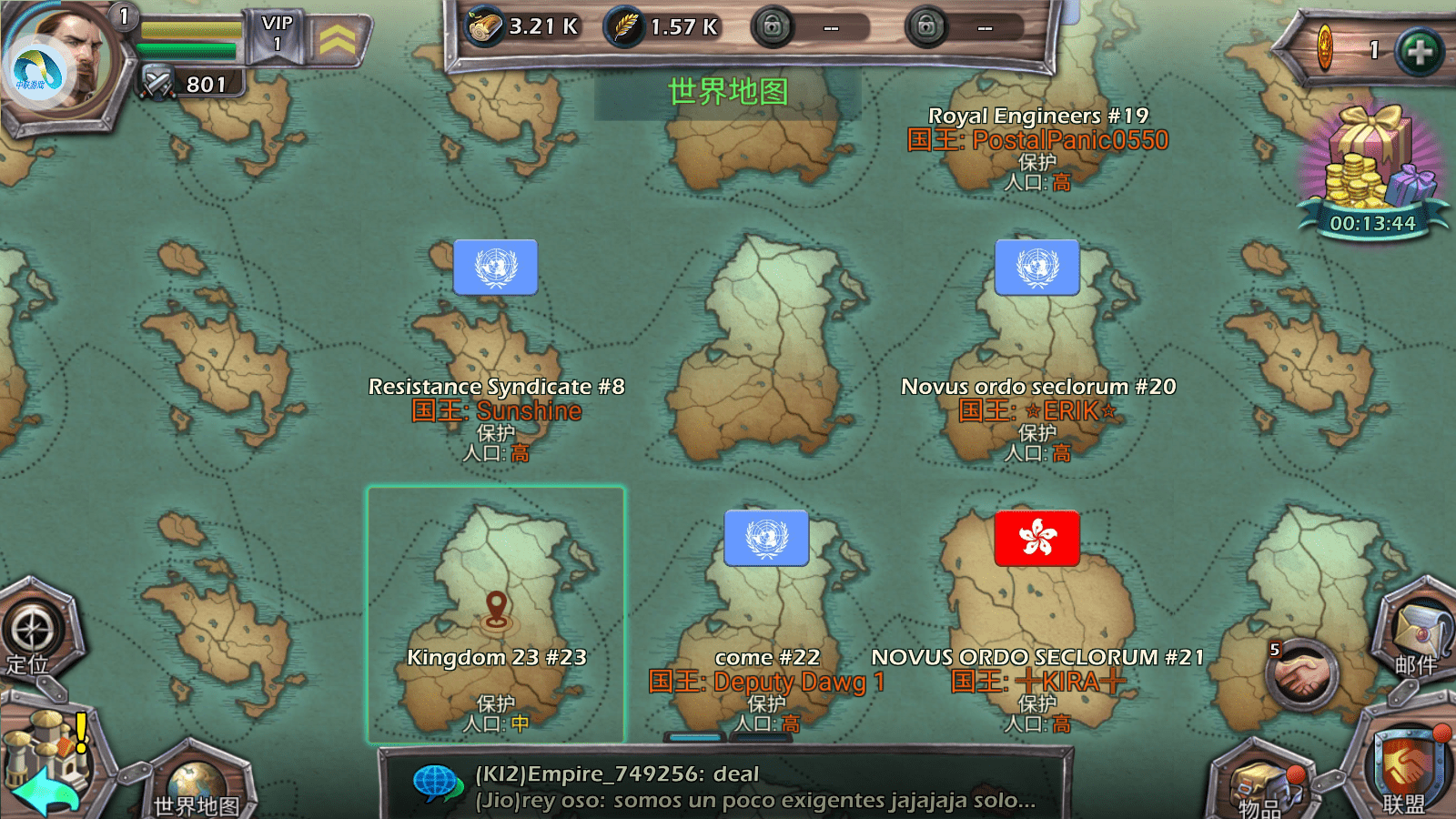Open the VIP 1 badge

[277, 34]
